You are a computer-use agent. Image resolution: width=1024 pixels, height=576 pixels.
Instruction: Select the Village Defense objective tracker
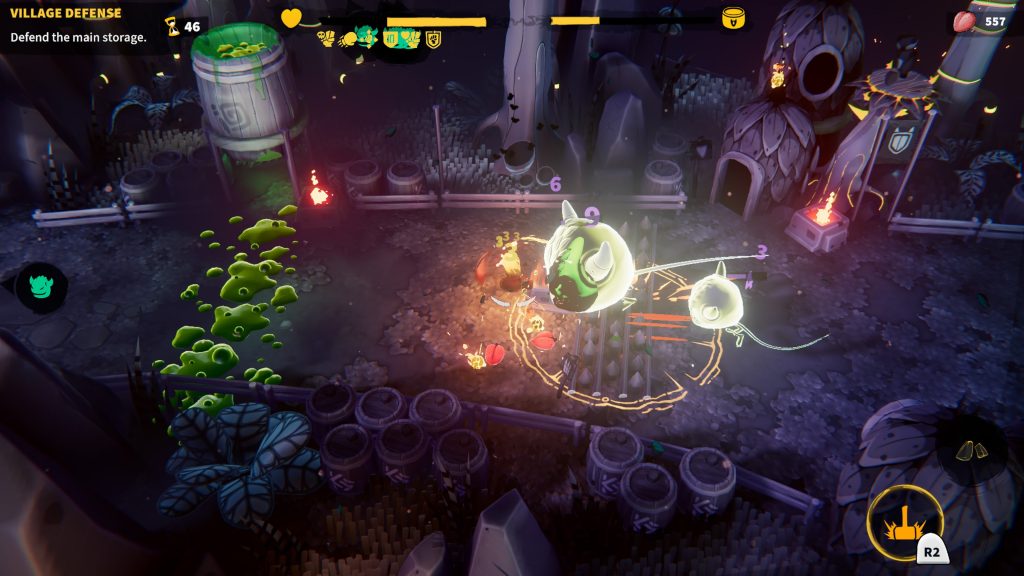tap(78, 26)
